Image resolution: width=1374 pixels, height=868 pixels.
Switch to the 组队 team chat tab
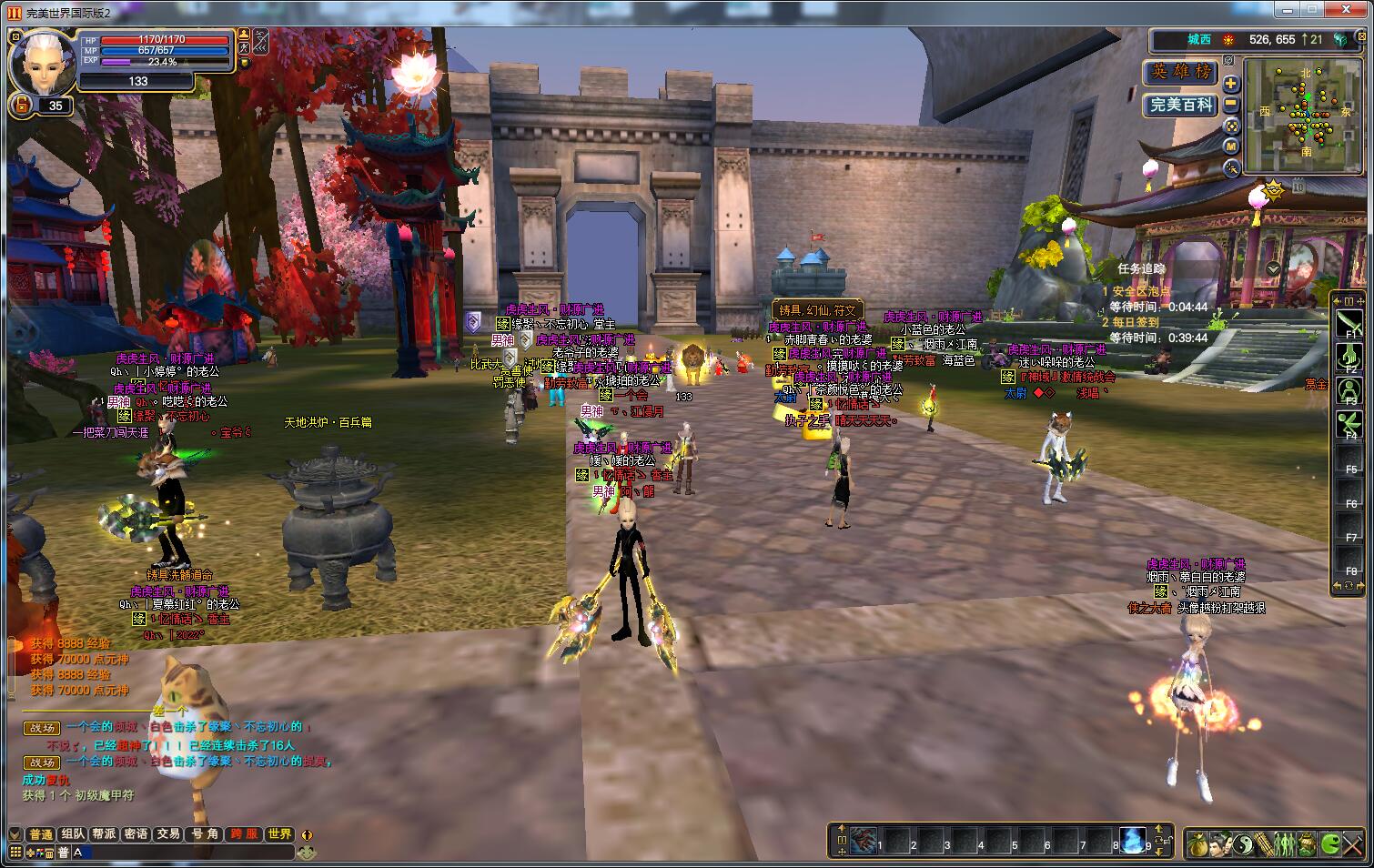click(73, 834)
